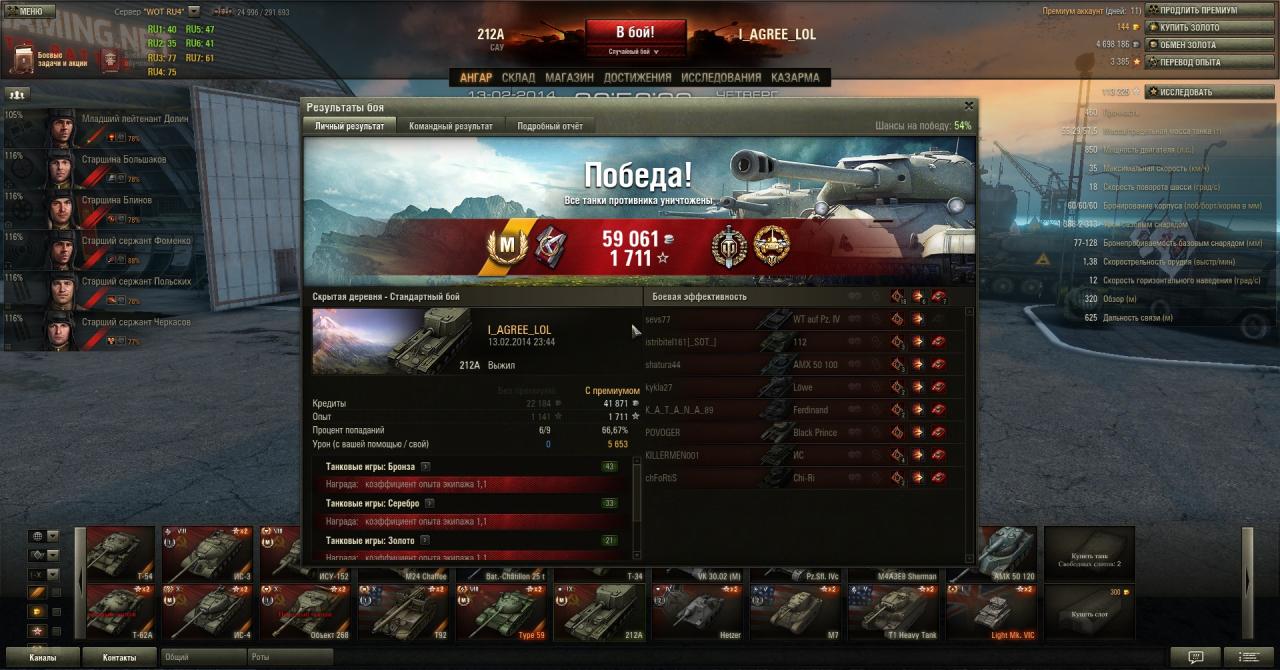Screen dimensions: 1280x670
Task: Select the Личный результат tab
Action: click(x=349, y=126)
